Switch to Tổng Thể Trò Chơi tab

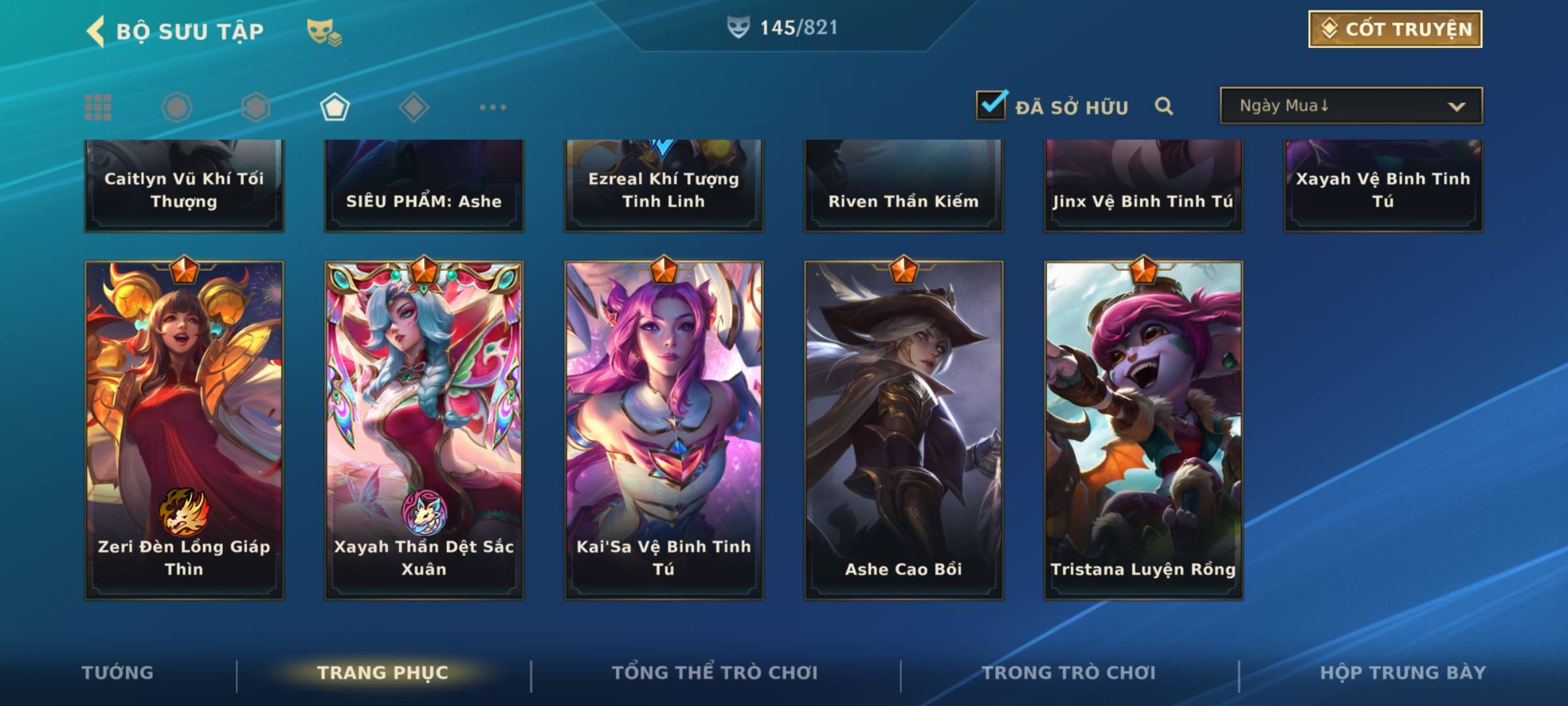715,673
